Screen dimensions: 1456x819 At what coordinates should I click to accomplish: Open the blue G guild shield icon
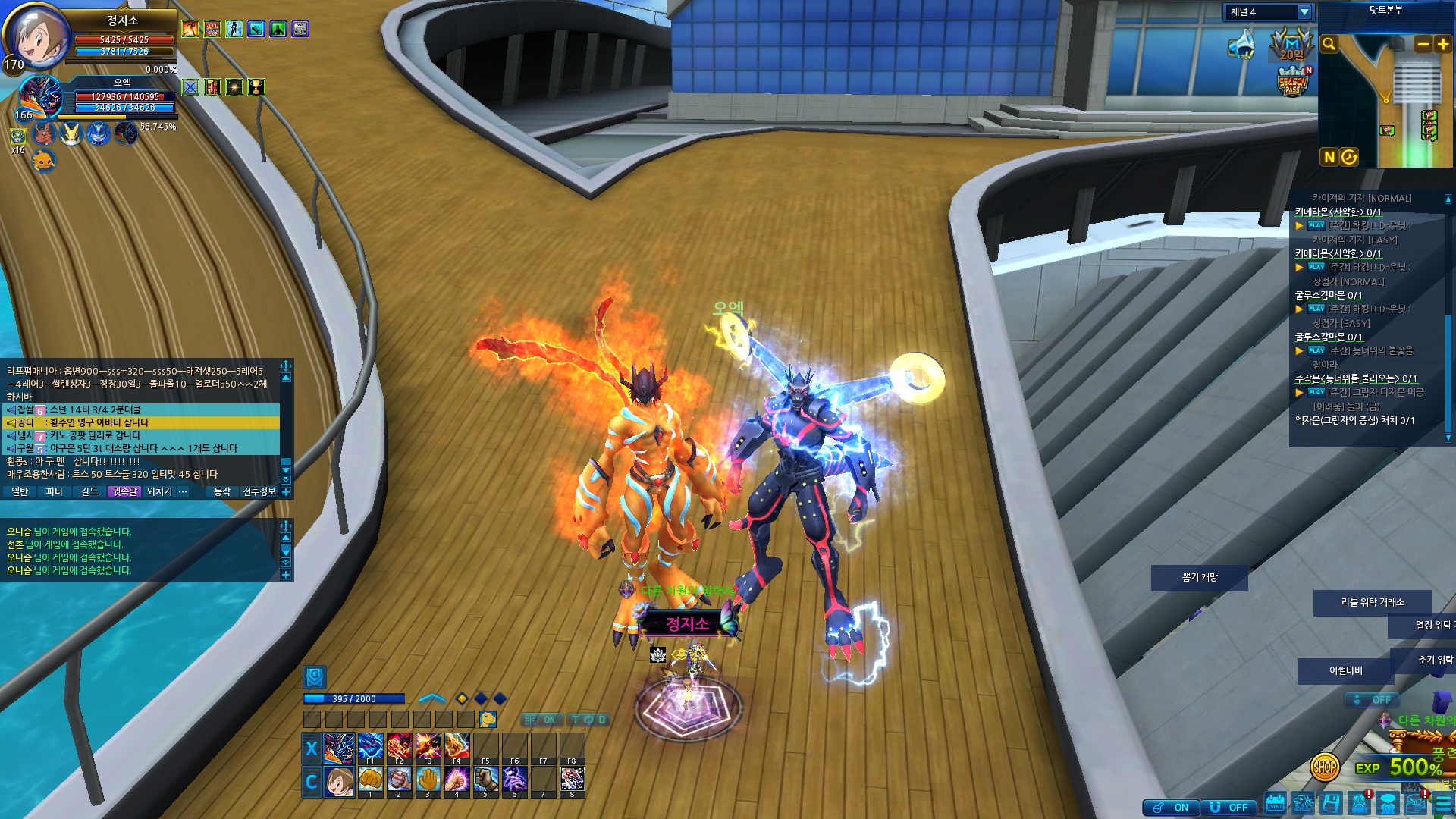[315, 676]
